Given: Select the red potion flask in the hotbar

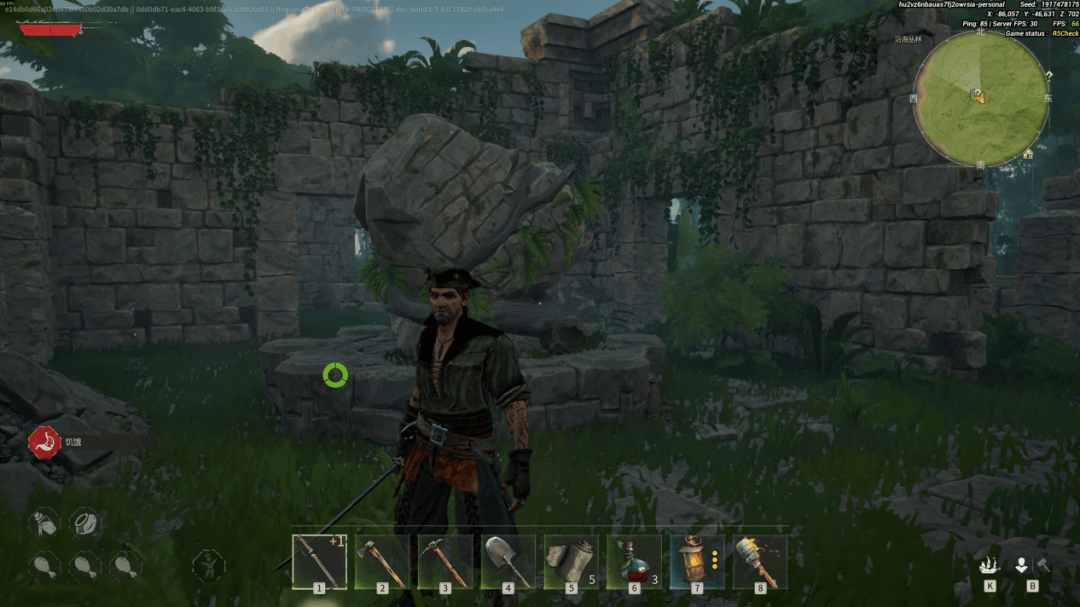Looking at the screenshot, I should [633, 561].
